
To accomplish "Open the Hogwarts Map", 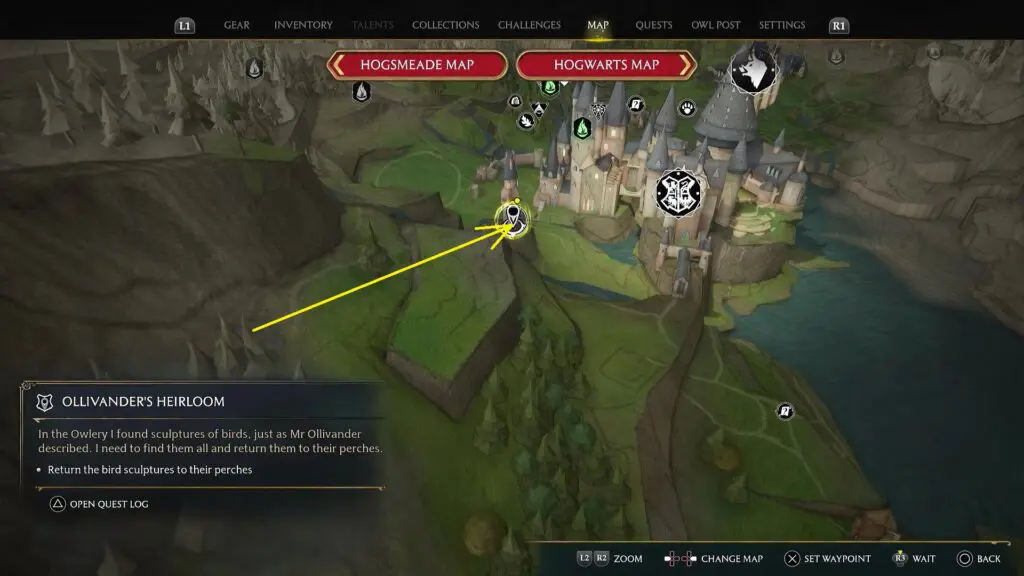I will tap(605, 65).
